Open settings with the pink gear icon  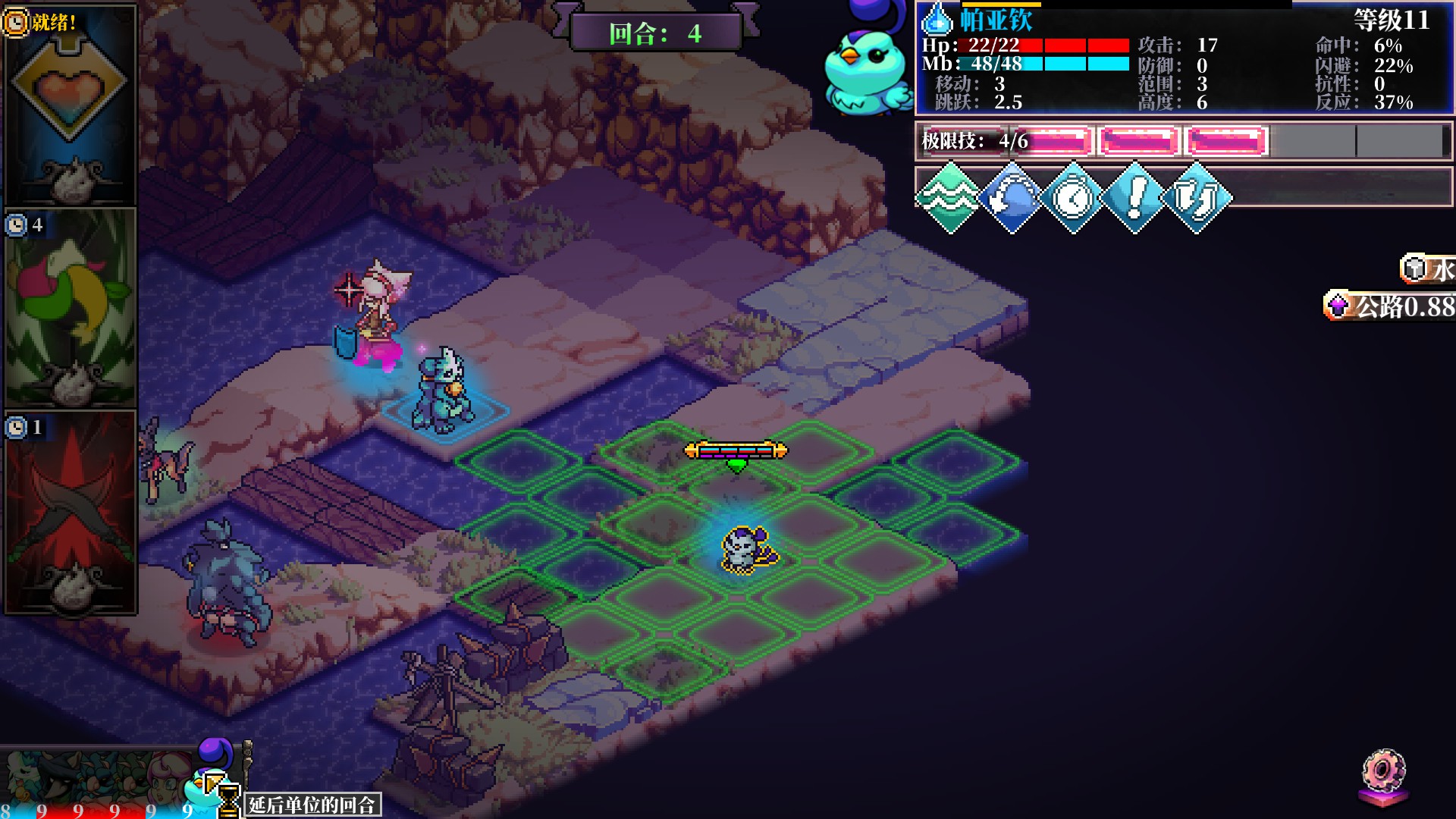pos(1384,773)
